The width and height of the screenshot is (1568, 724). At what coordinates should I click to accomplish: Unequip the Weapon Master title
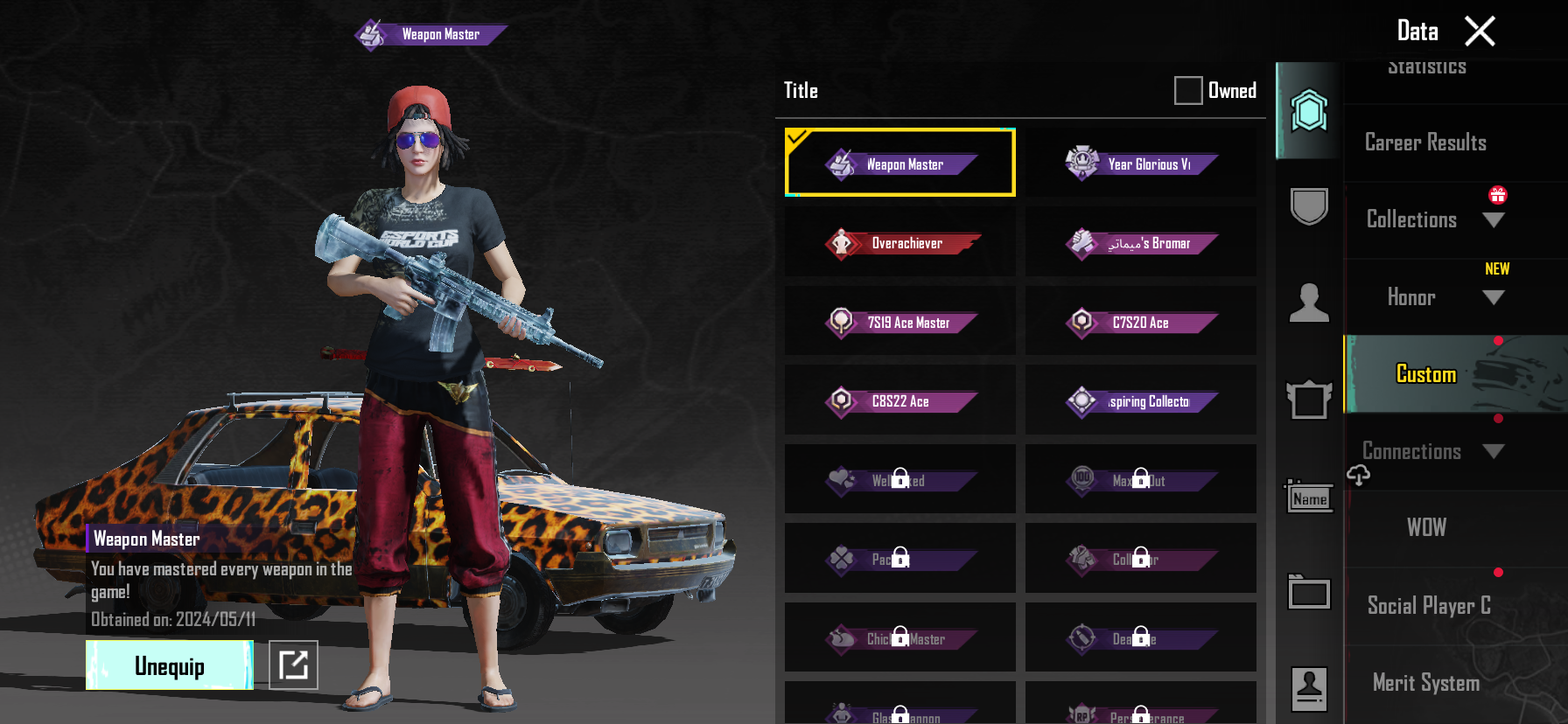point(170,665)
